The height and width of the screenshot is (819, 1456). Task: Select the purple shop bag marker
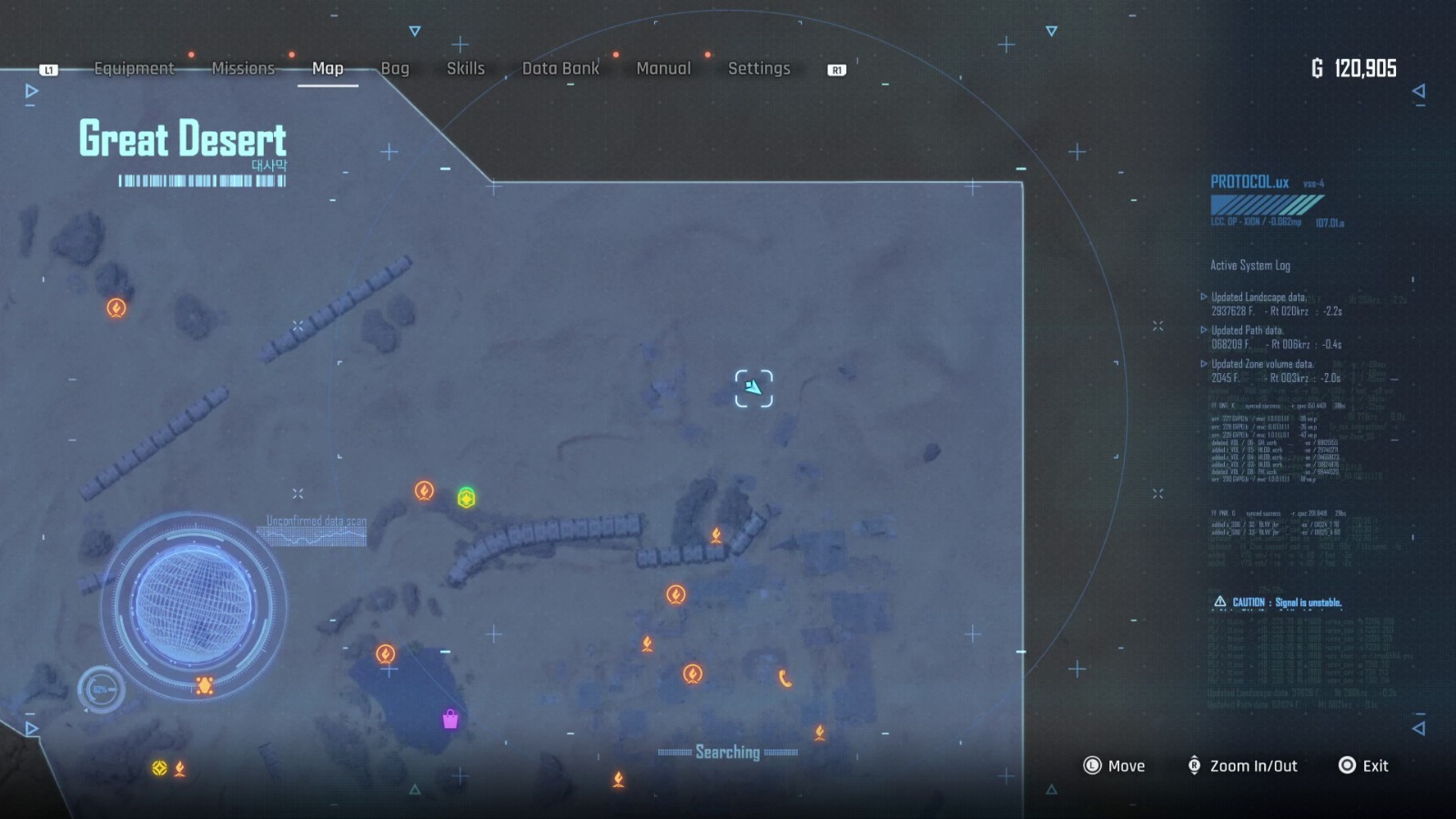tap(450, 721)
